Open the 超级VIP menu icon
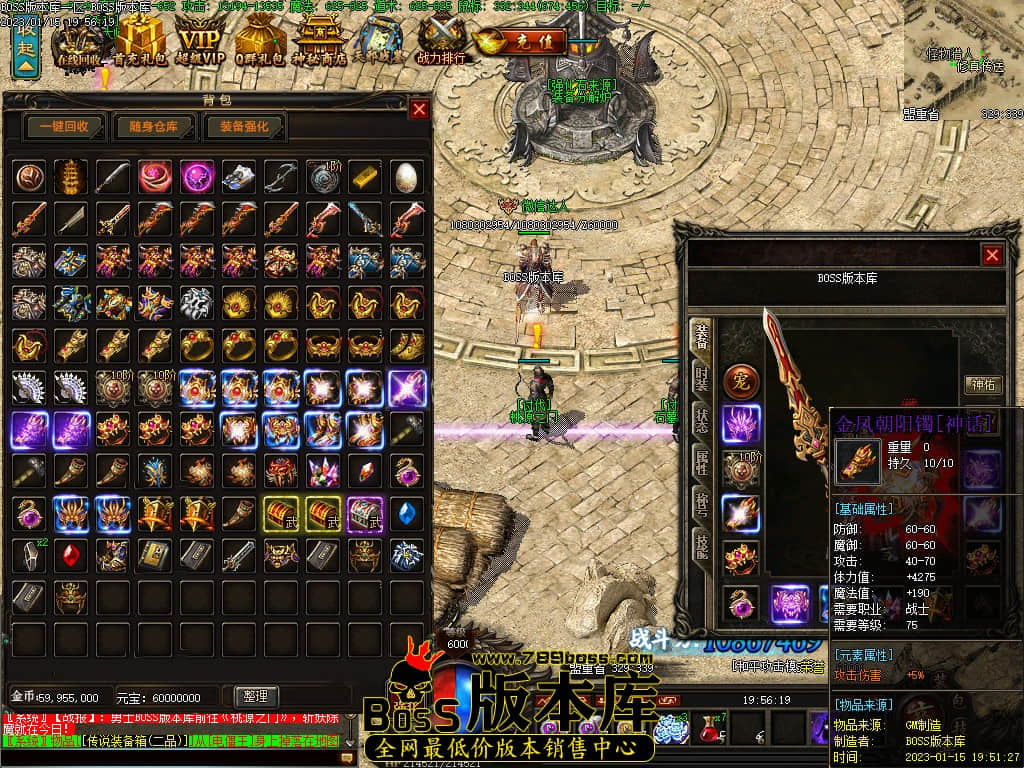Viewport: 1024px width, 768px height. 201,40
